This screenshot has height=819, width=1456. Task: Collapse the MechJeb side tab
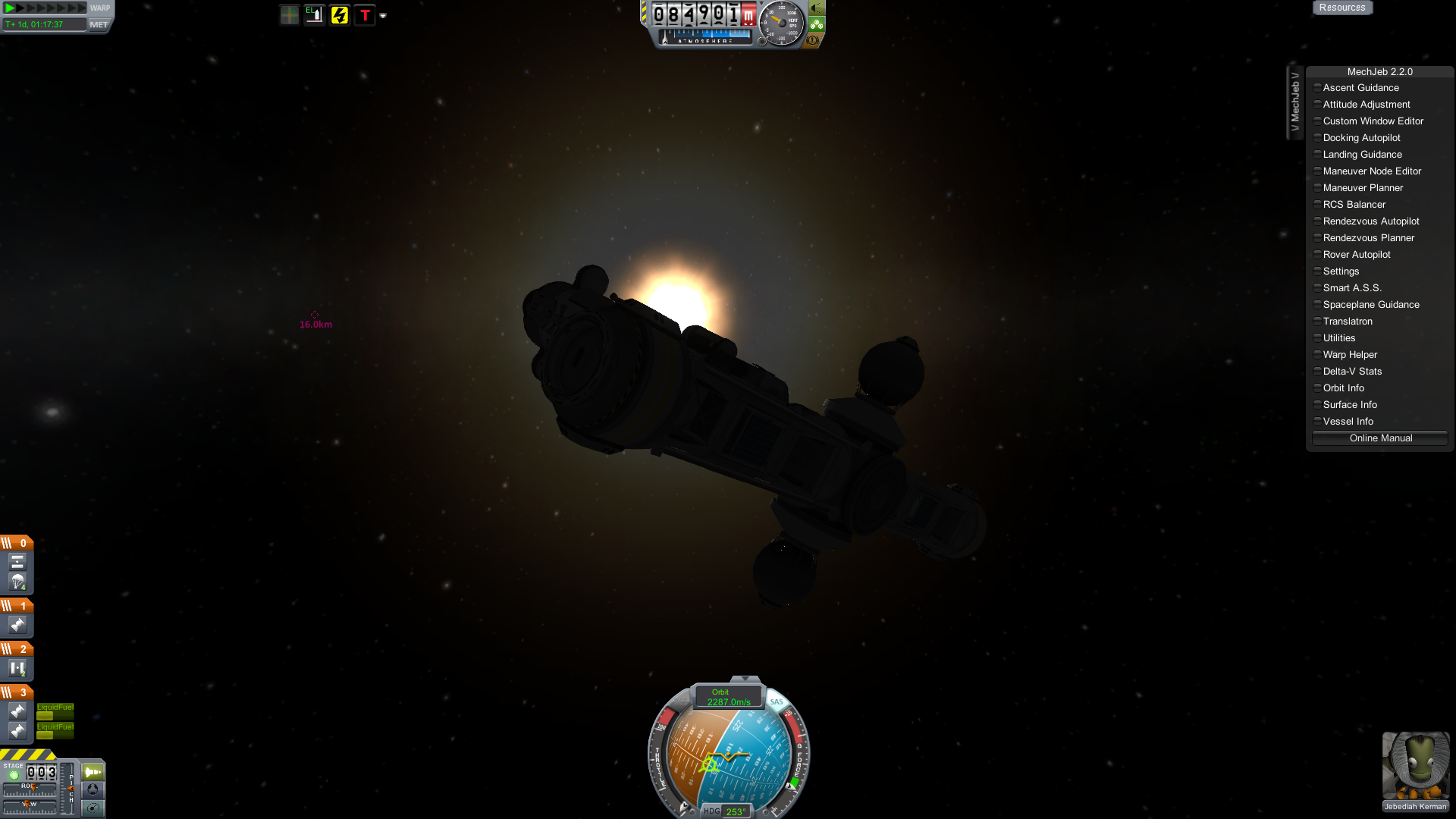tap(1294, 102)
